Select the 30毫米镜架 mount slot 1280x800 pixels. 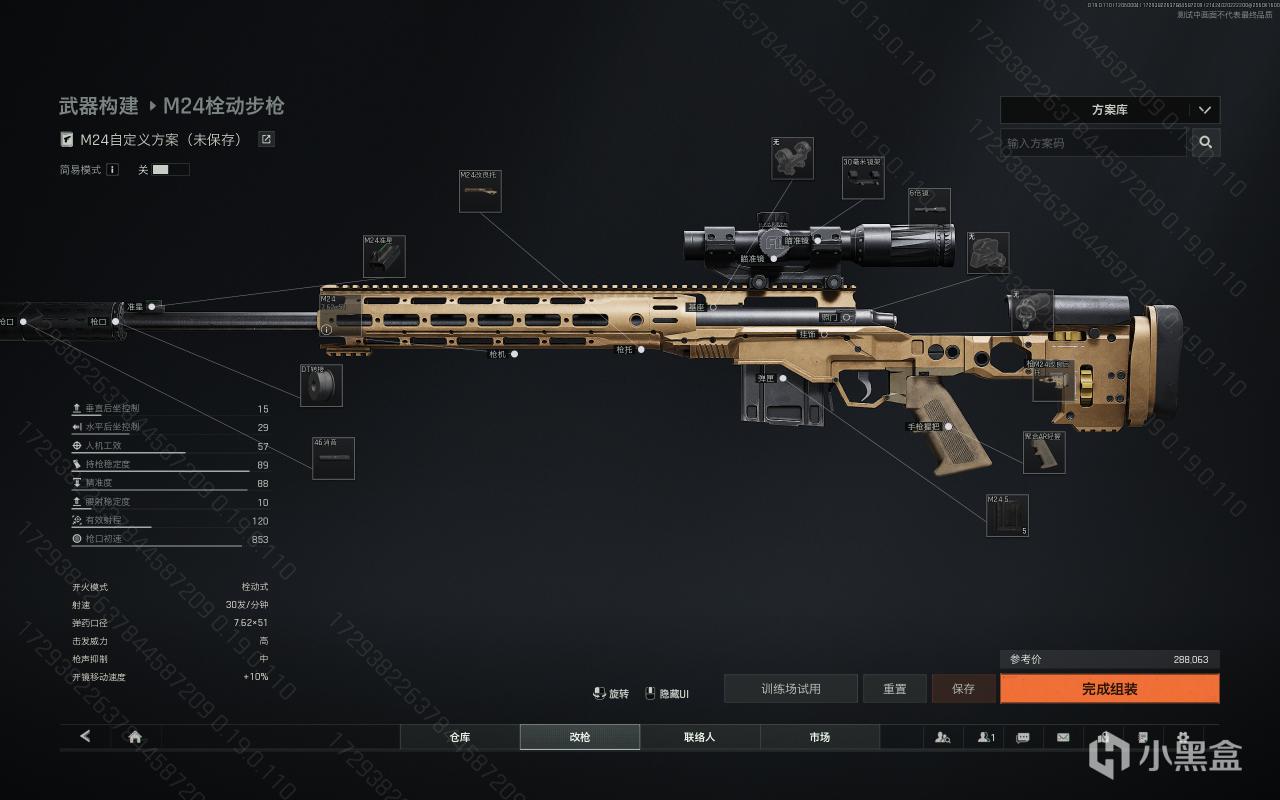pos(862,179)
